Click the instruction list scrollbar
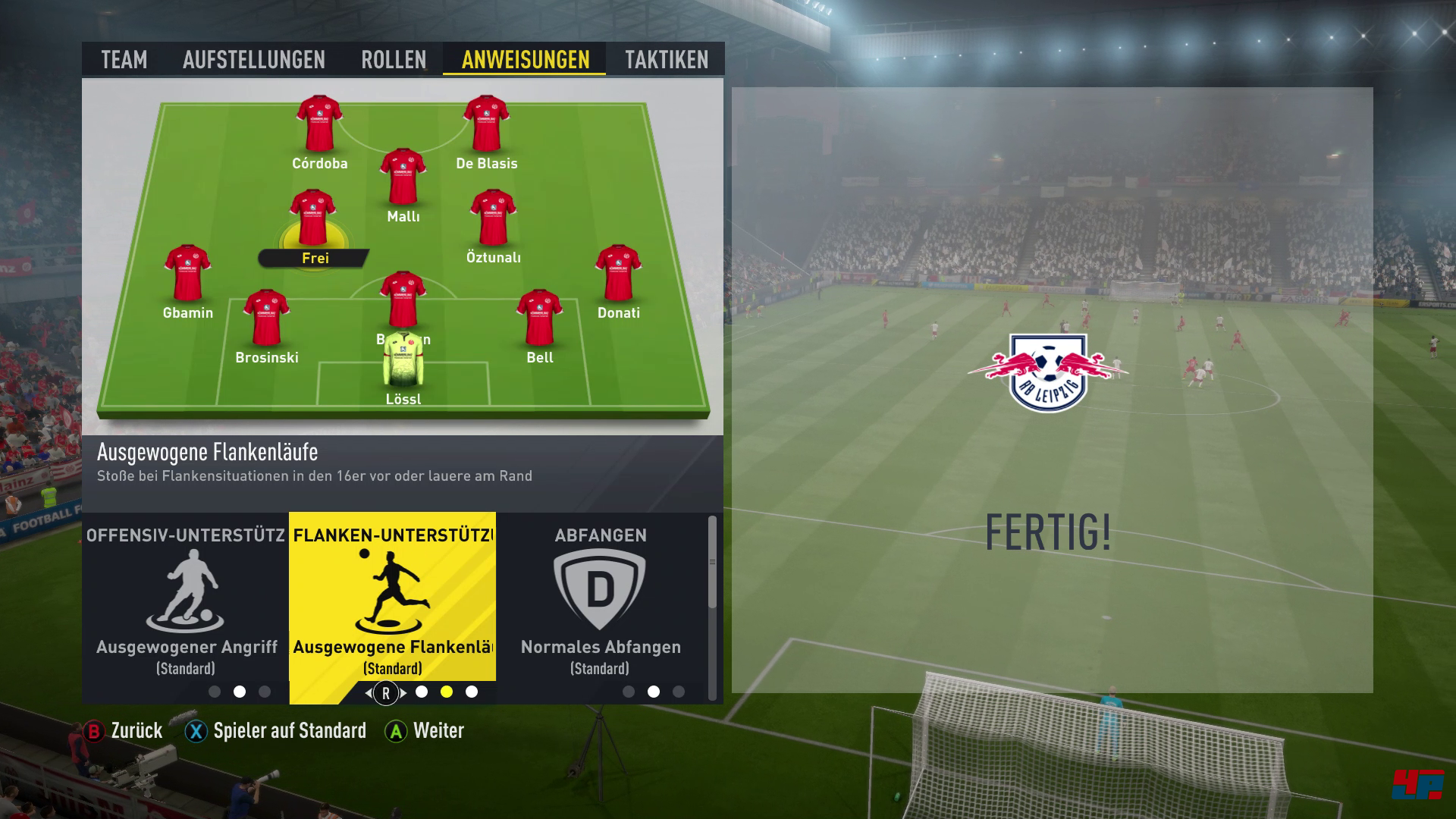1456x819 pixels. pos(712,563)
